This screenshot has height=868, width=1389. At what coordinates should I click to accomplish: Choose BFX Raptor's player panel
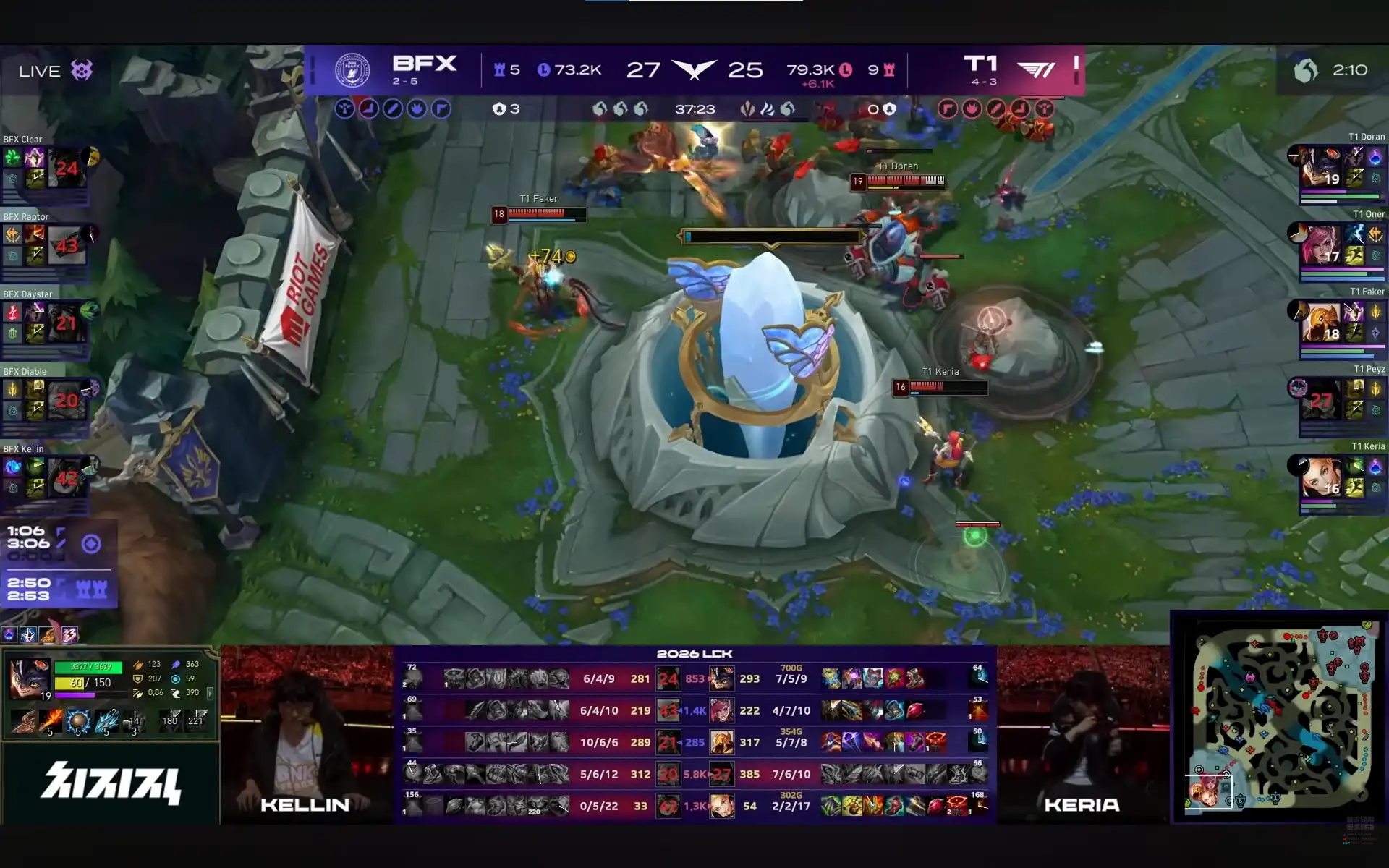45,245
